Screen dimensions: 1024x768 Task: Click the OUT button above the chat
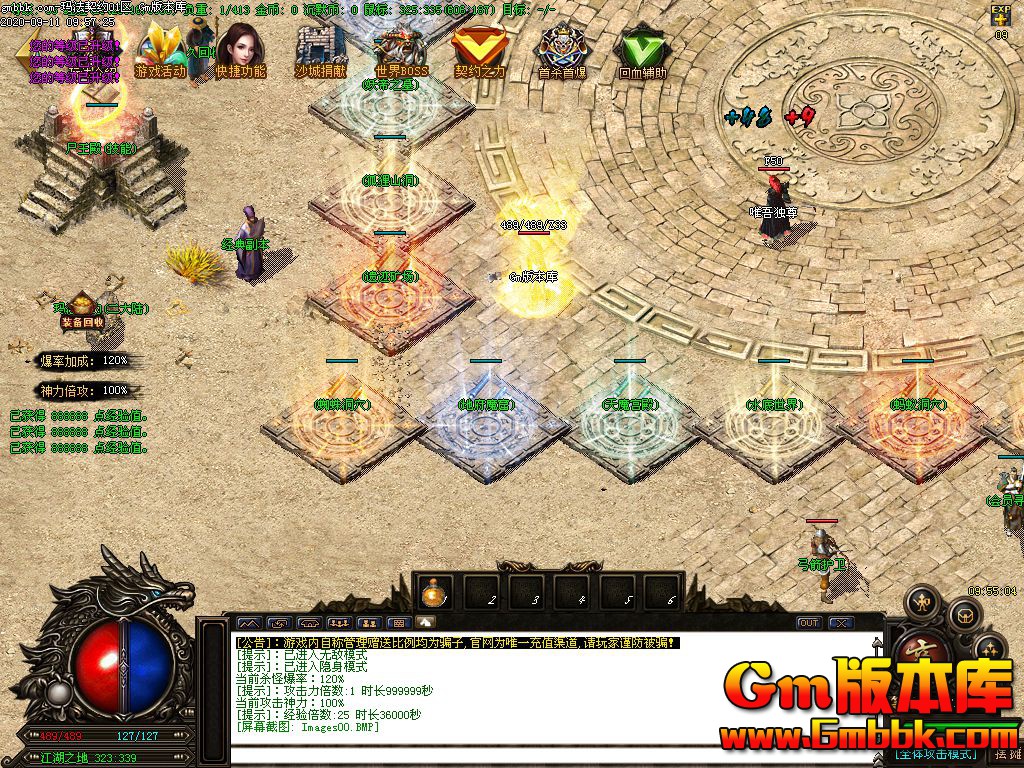pos(808,623)
